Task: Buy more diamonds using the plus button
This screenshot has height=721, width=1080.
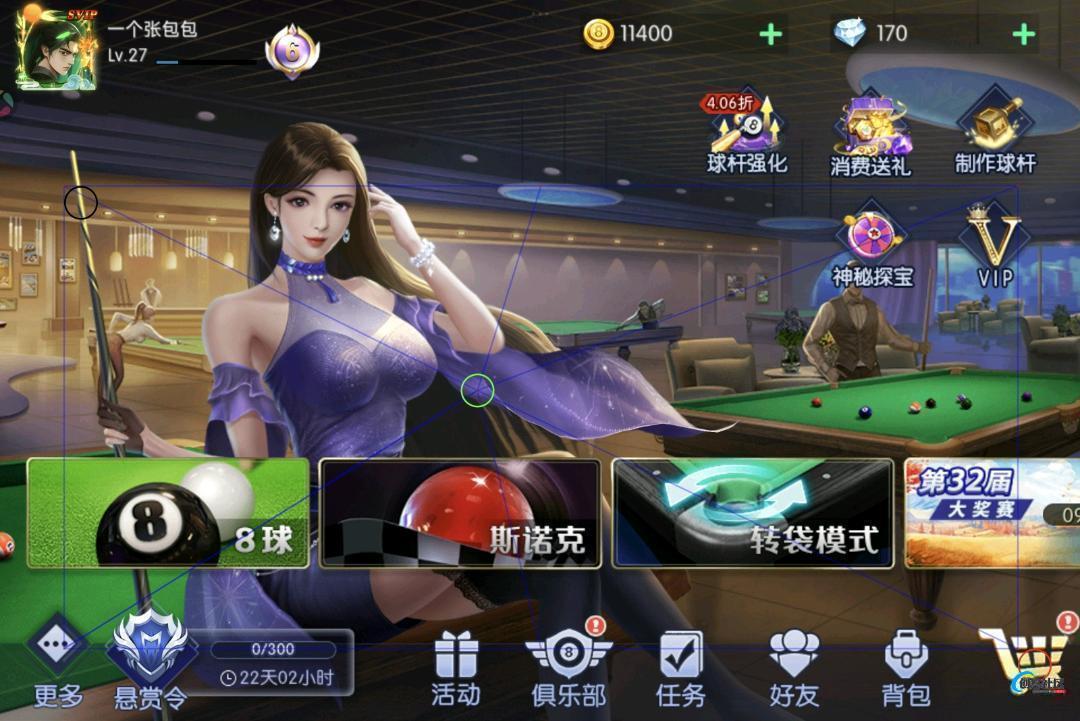Action: [1023, 35]
